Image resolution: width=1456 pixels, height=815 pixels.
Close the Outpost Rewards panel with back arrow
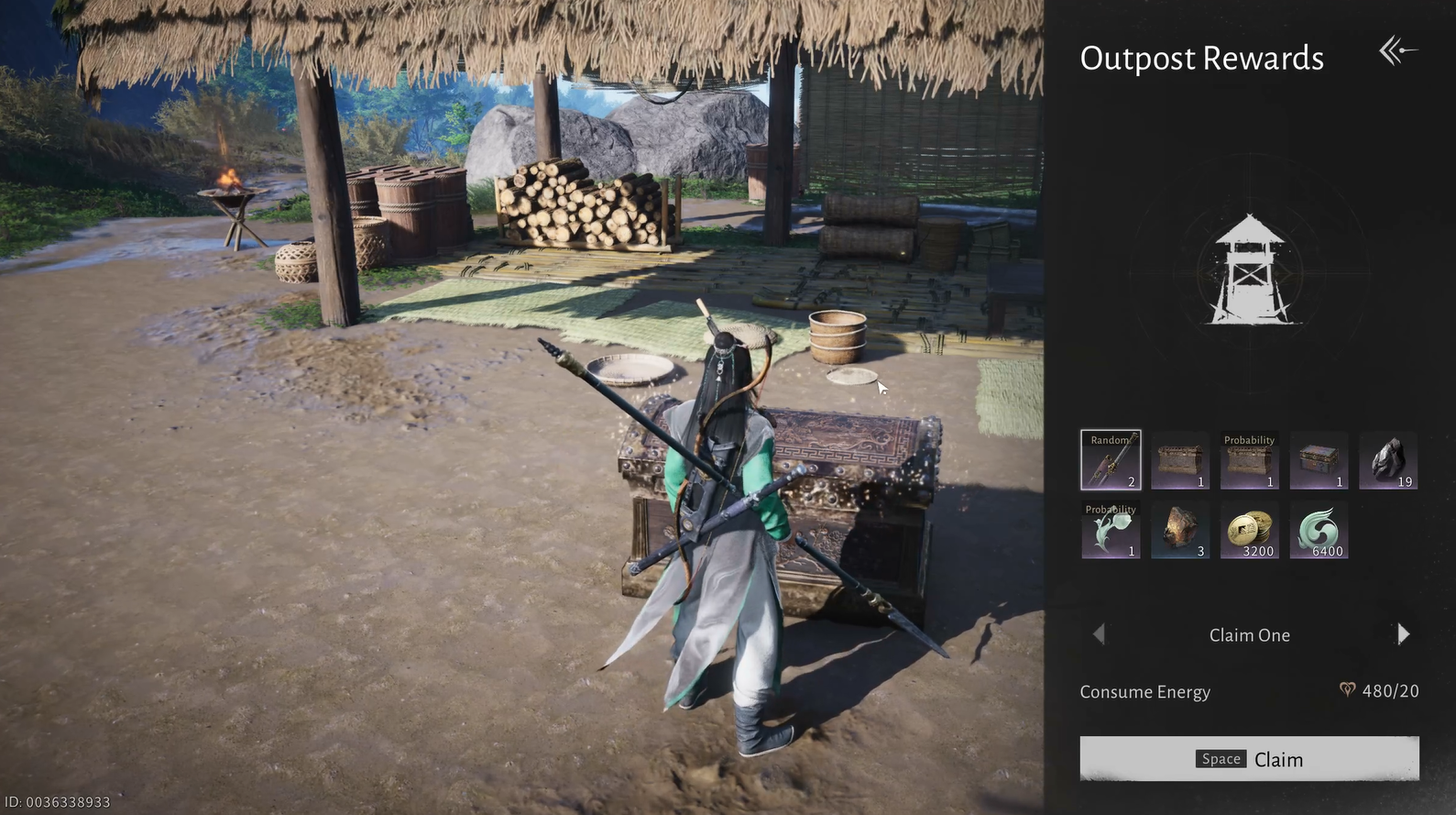pyautogui.click(x=1397, y=51)
